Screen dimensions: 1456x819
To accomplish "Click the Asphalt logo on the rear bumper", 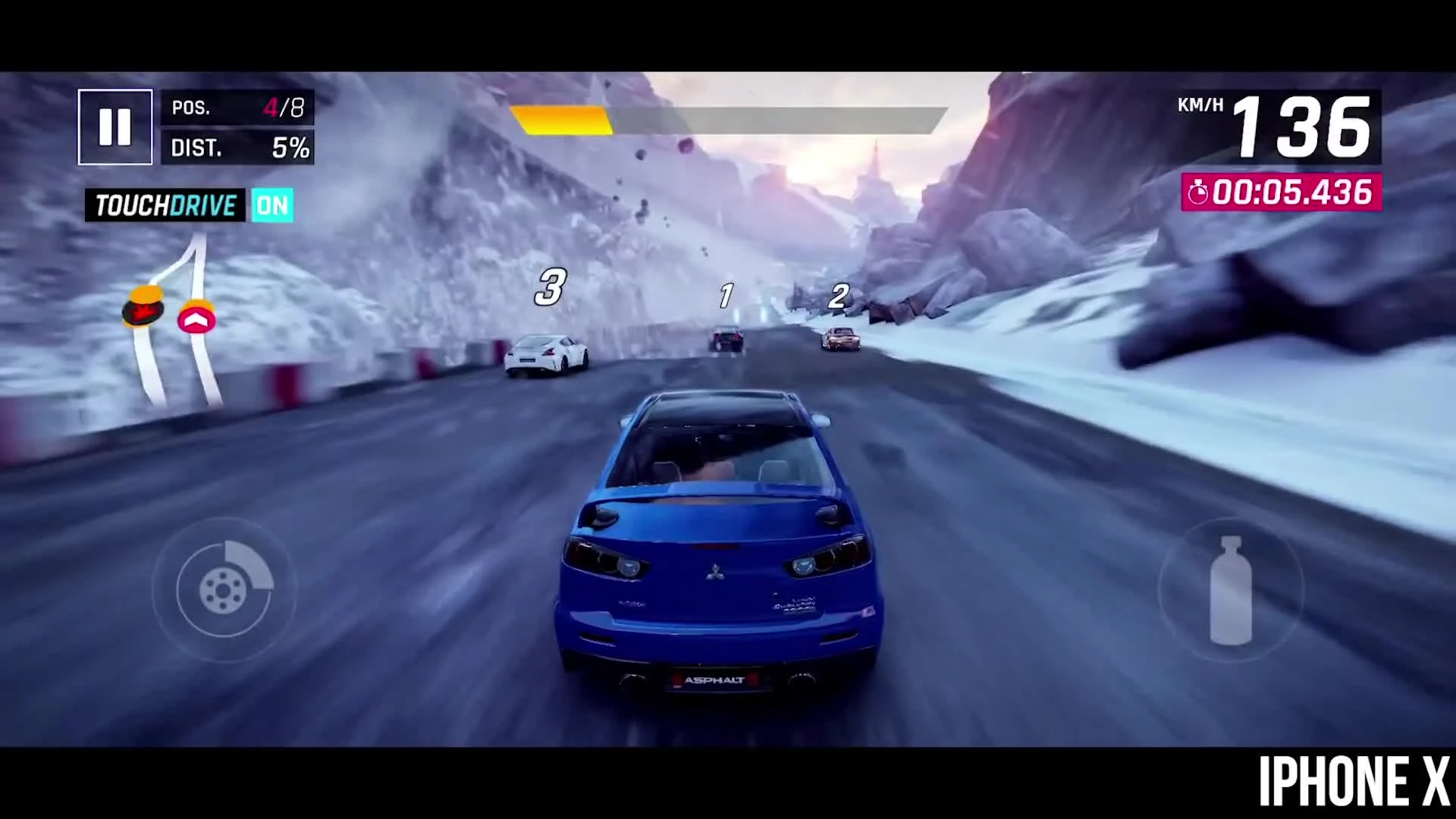I will 713,680.
